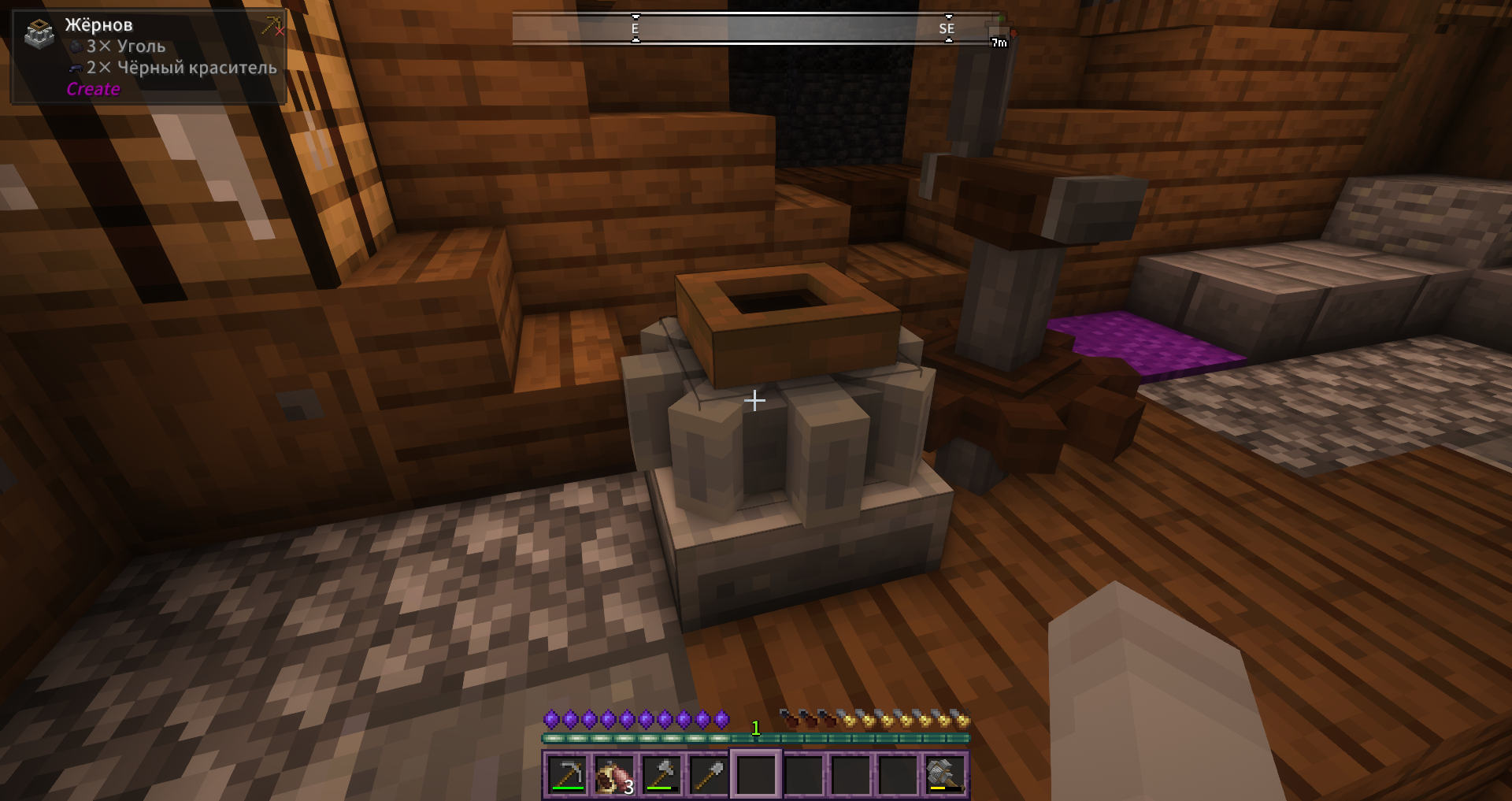Select the meat food slot with 3 items

614,774
